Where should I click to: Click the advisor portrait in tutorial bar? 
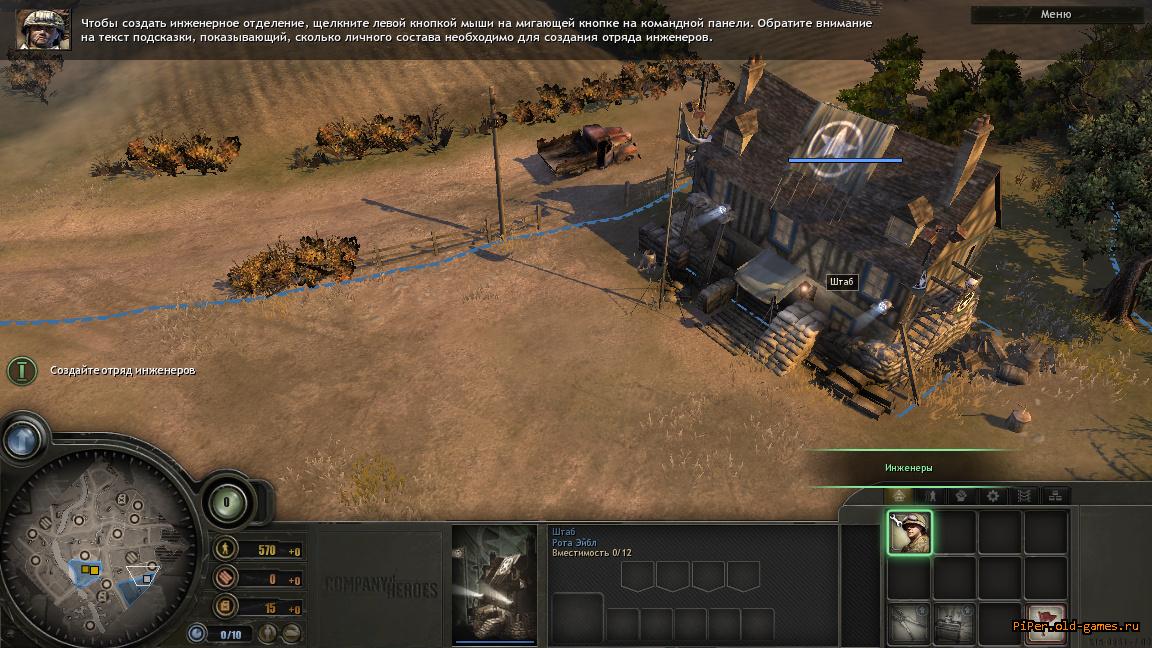click(43, 29)
